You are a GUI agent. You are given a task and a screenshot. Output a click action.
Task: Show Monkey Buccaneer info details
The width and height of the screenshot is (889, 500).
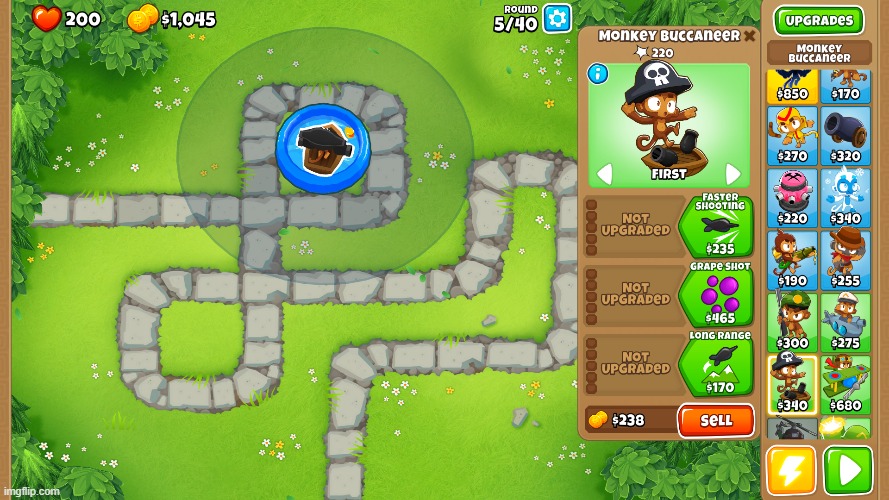point(598,73)
